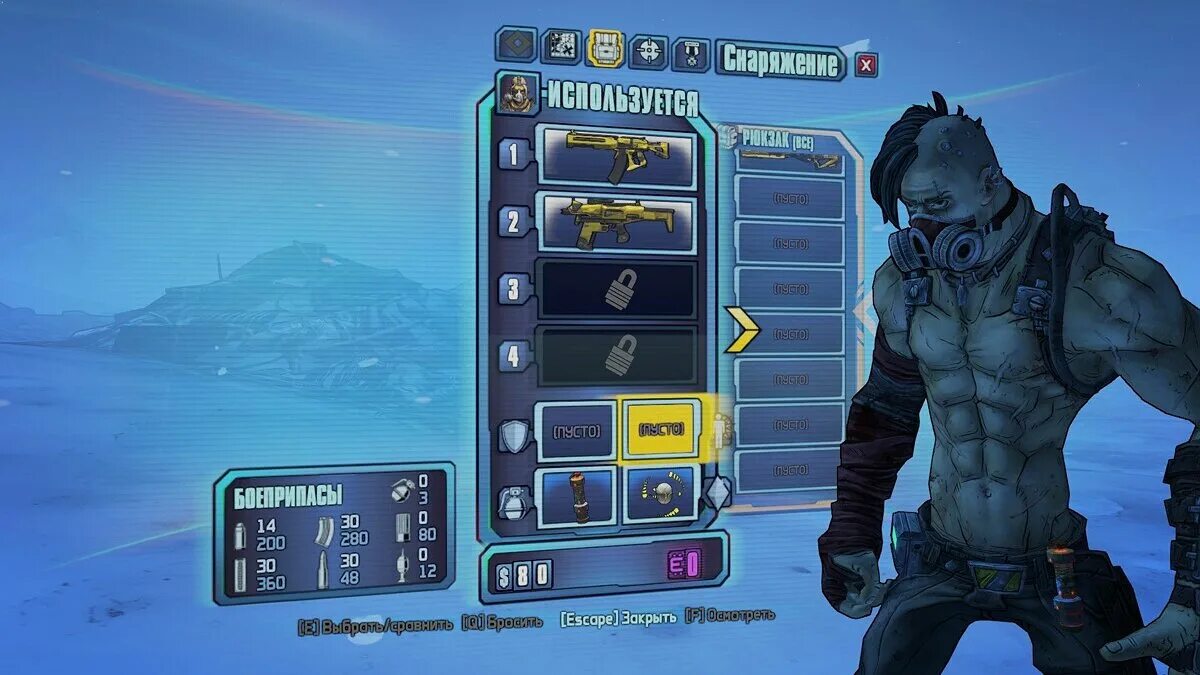Switch to the map tab
Viewport: 1200px width, 675px height.
point(561,46)
